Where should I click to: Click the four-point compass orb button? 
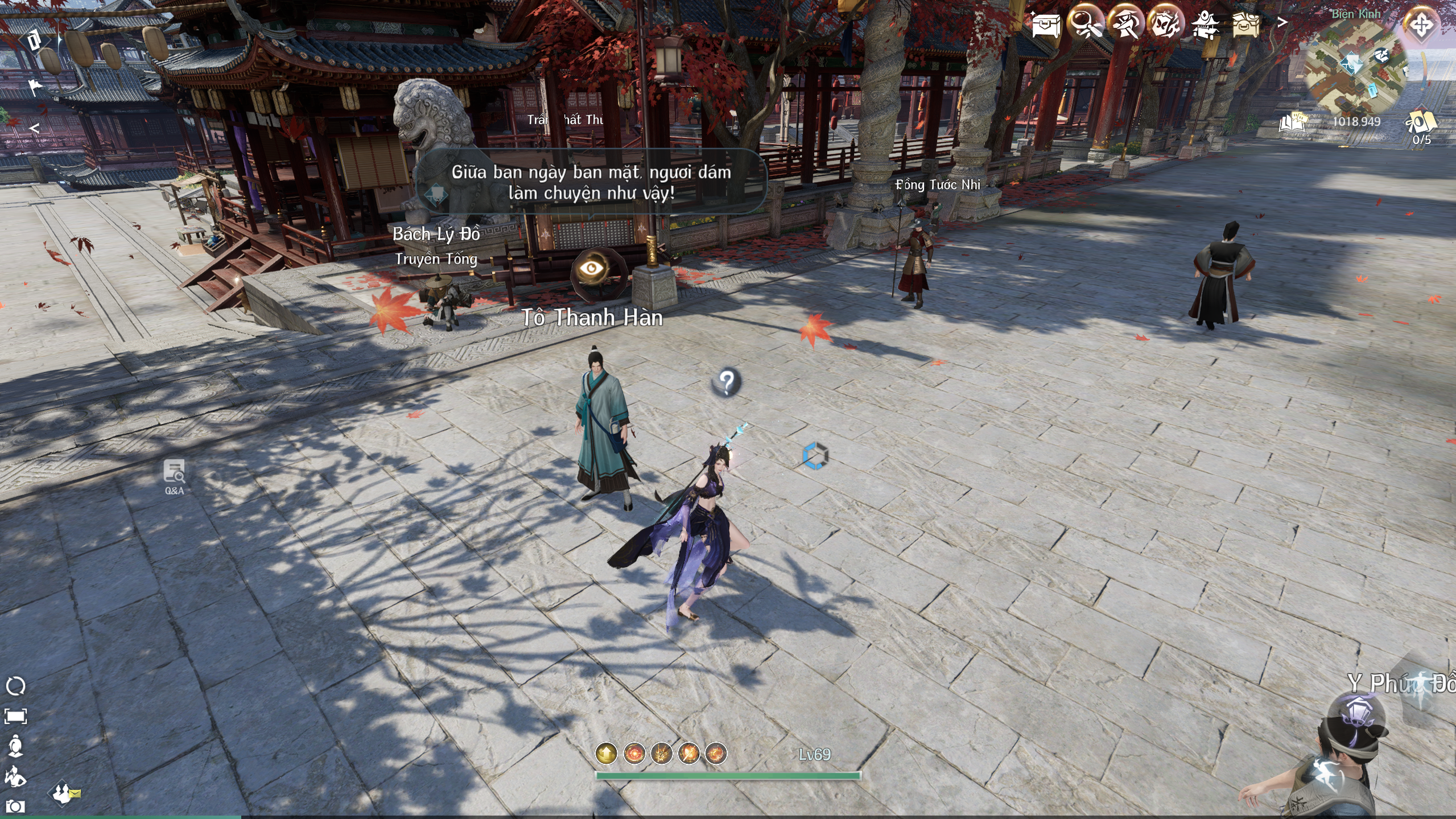click(x=1421, y=25)
